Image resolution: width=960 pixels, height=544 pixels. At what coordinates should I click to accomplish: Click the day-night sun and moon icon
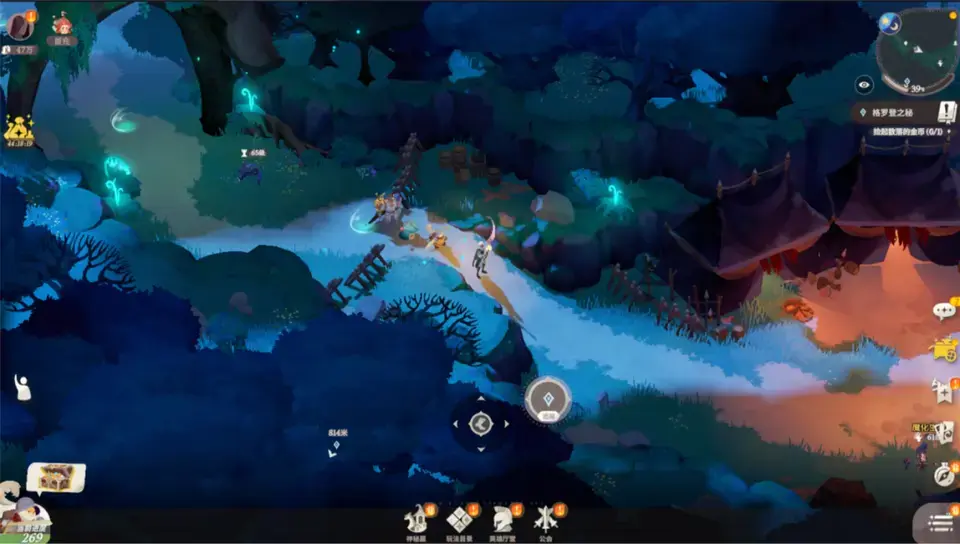[x=888, y=21]
